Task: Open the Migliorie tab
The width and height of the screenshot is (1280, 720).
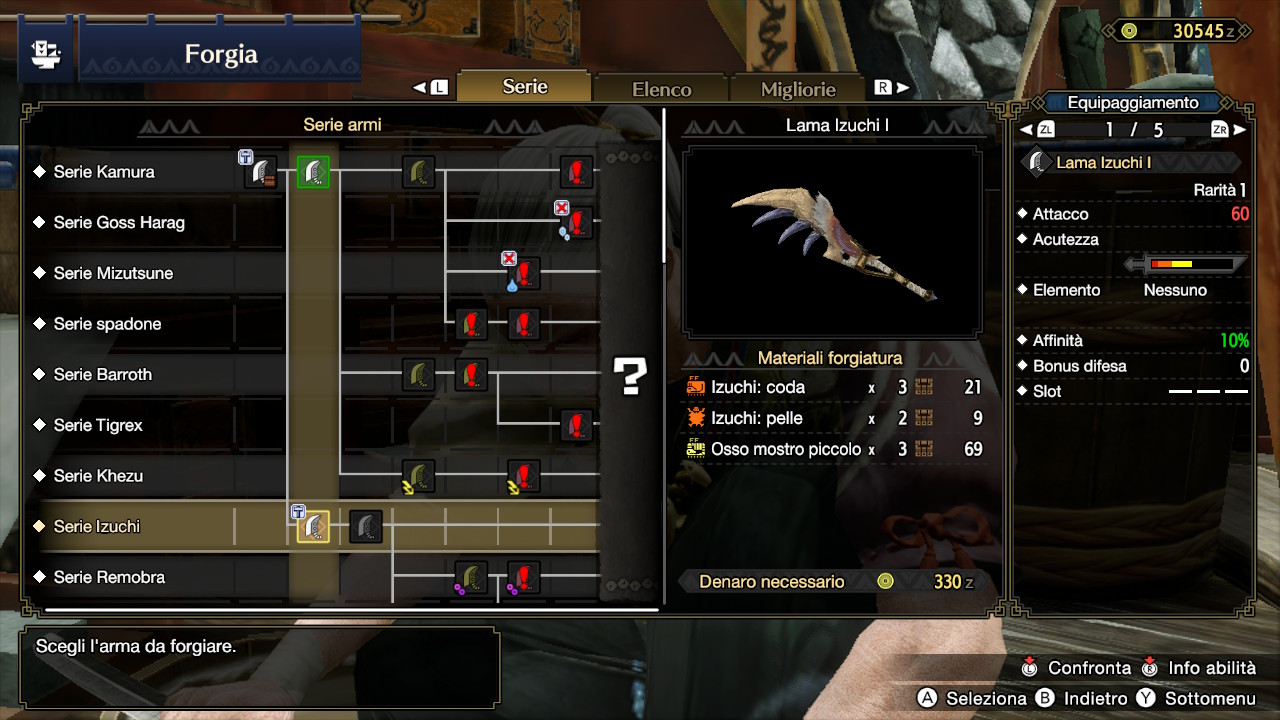Action: 798,89
